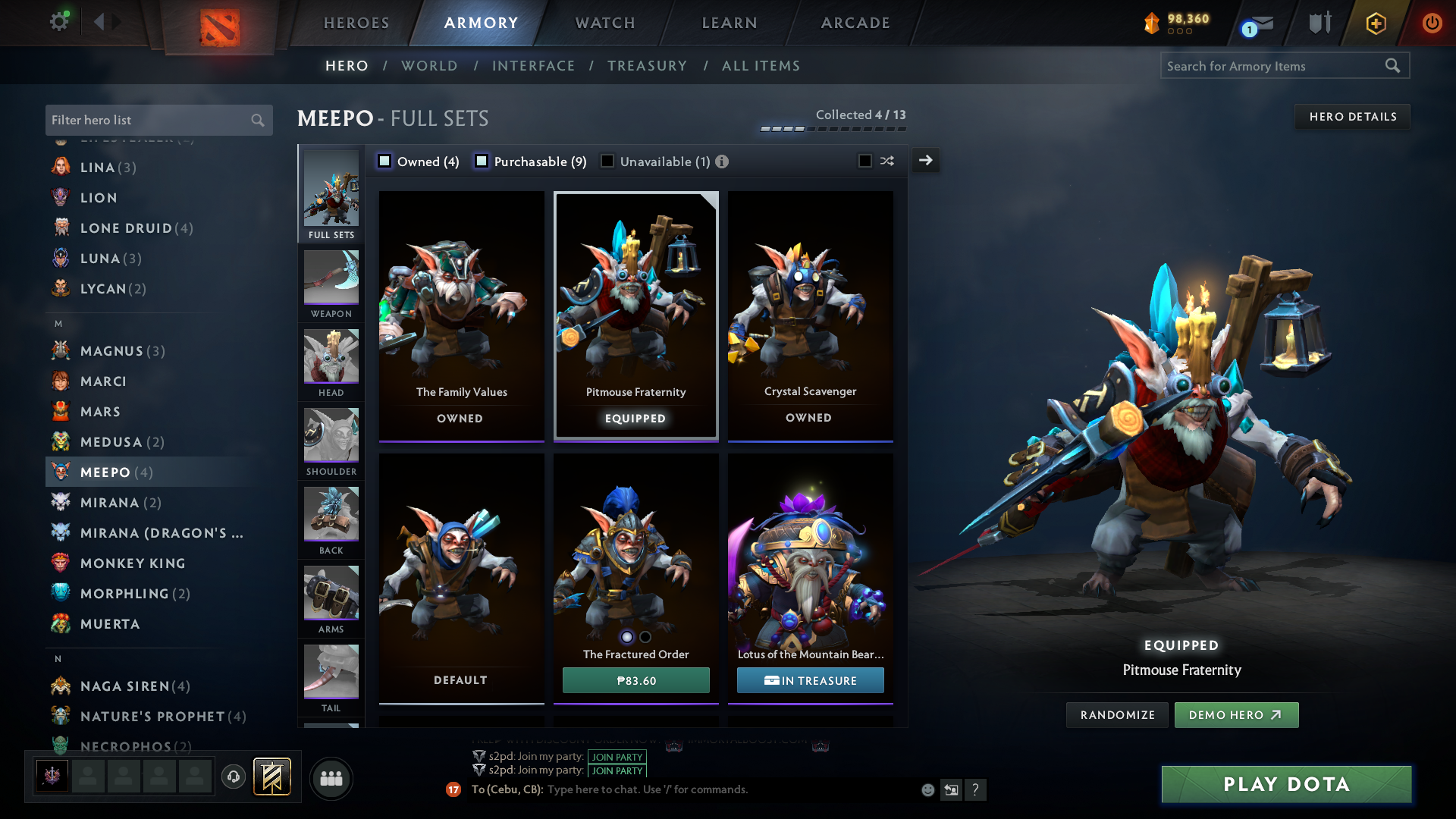Open the settings gear icon
Image resolution: width=1456 pixels, height=819 pixels.
click(58, 21)
